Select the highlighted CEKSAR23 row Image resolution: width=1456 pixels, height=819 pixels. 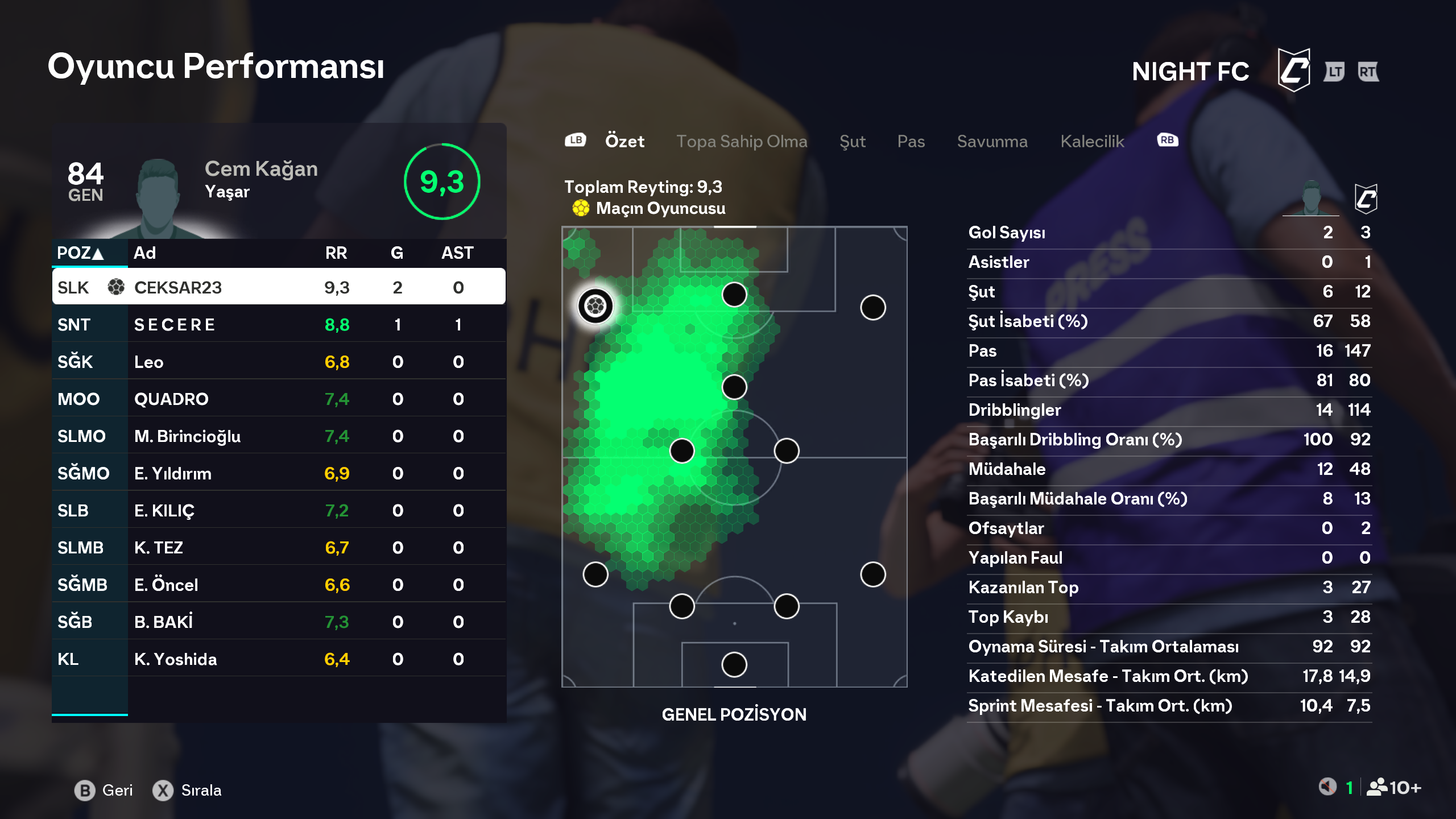tap(279, 287)
